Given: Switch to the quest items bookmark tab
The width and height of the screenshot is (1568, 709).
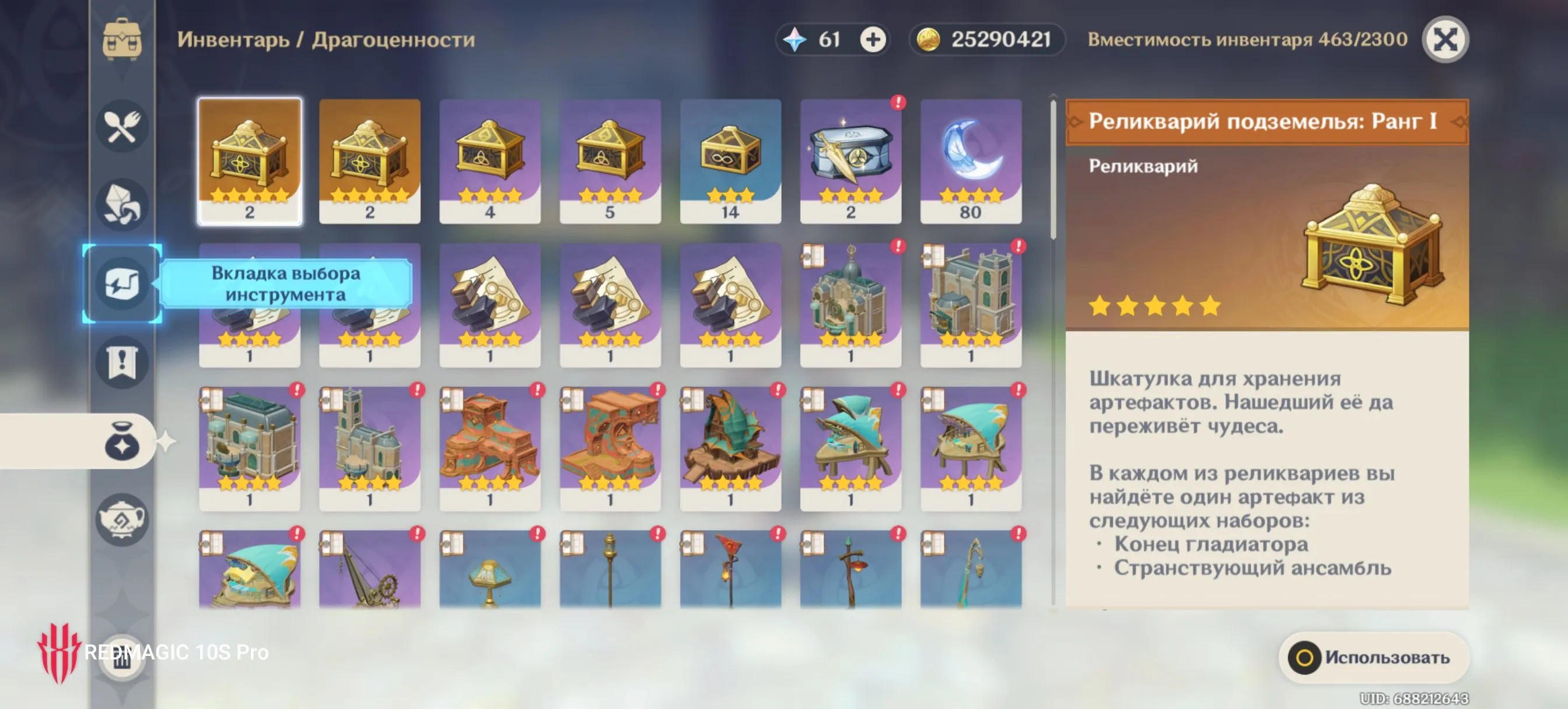Looking at the screenshot, I should point(122,363).
